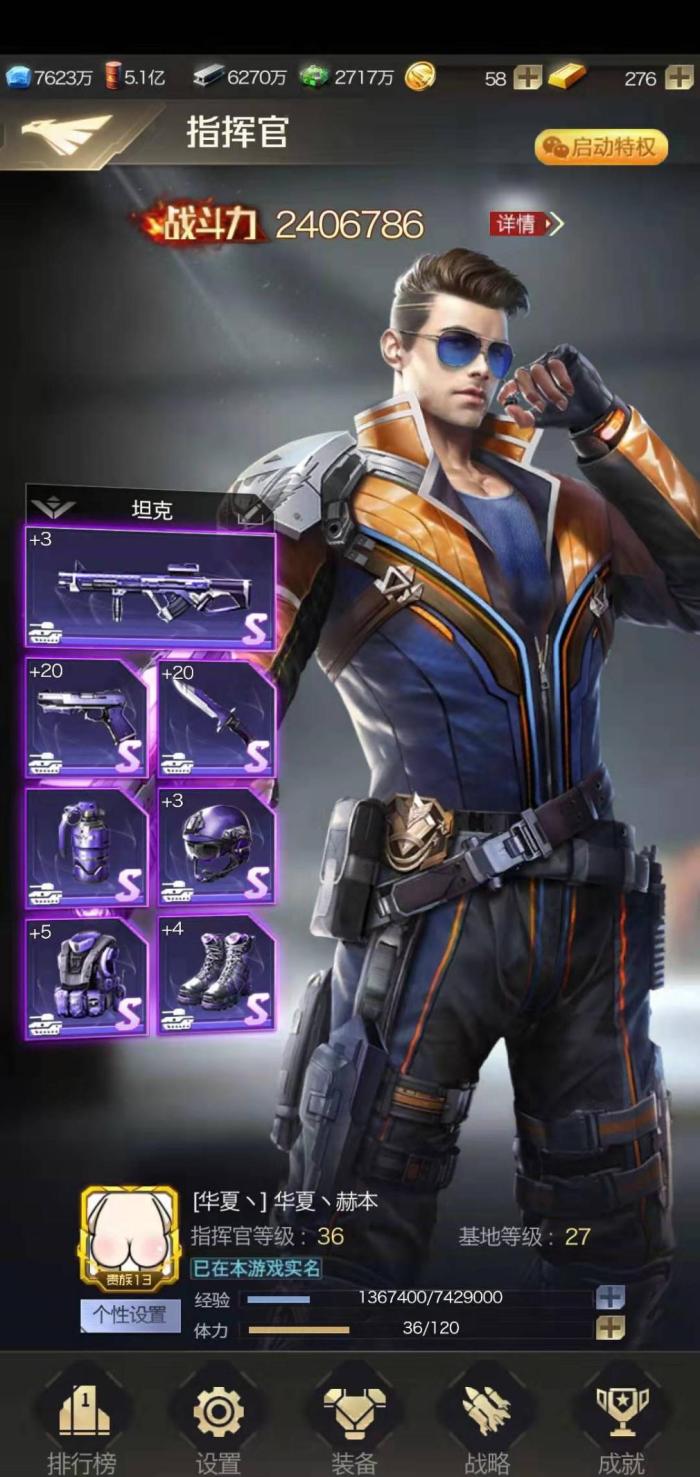The image size is (700, 1477).
Task: Select the purple grenade equipment slot
Action: 87,846
